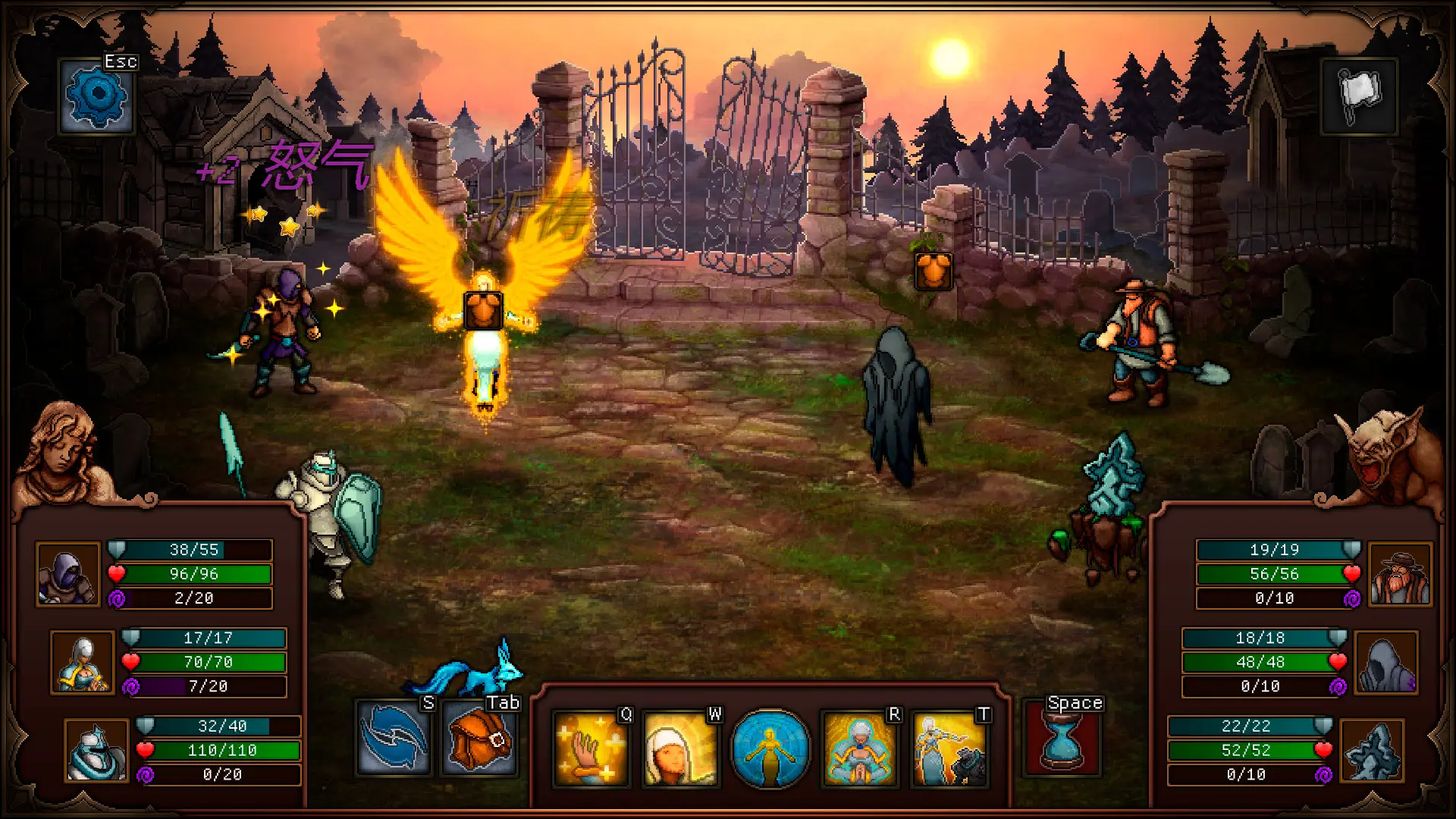Select the glowing healing hand ability (Q)
Image resolution: width=1456 pixels, height=819 pixels.
pos(591,750)
